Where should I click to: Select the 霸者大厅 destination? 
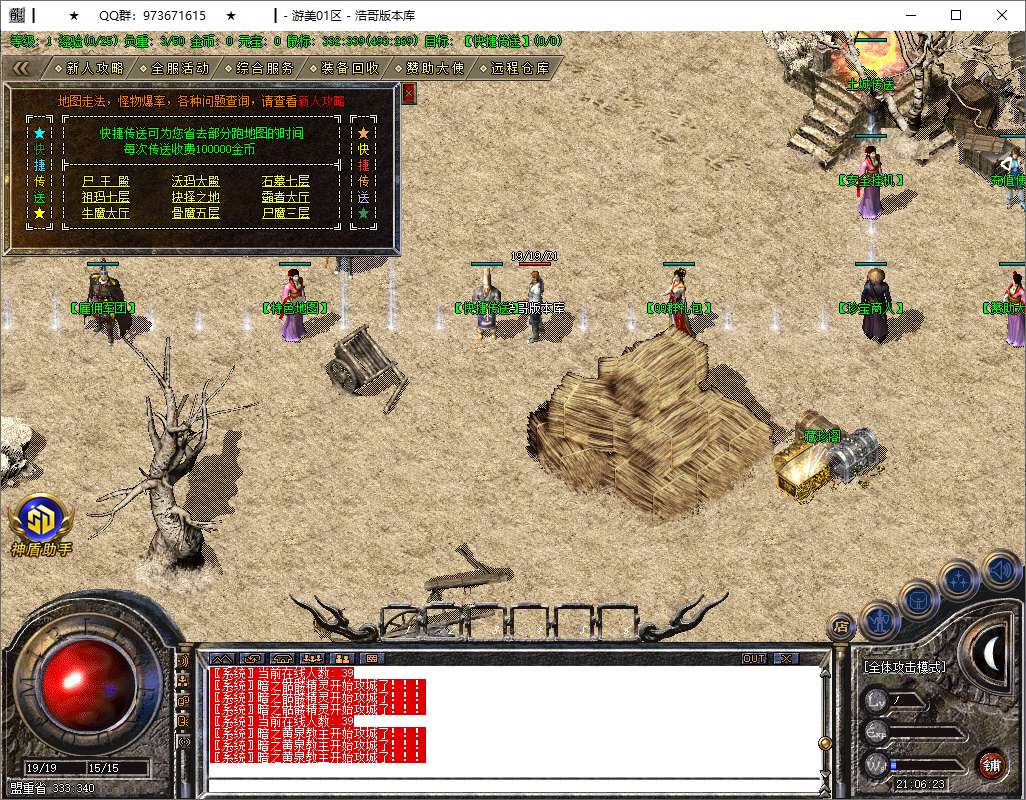(286, 197)
